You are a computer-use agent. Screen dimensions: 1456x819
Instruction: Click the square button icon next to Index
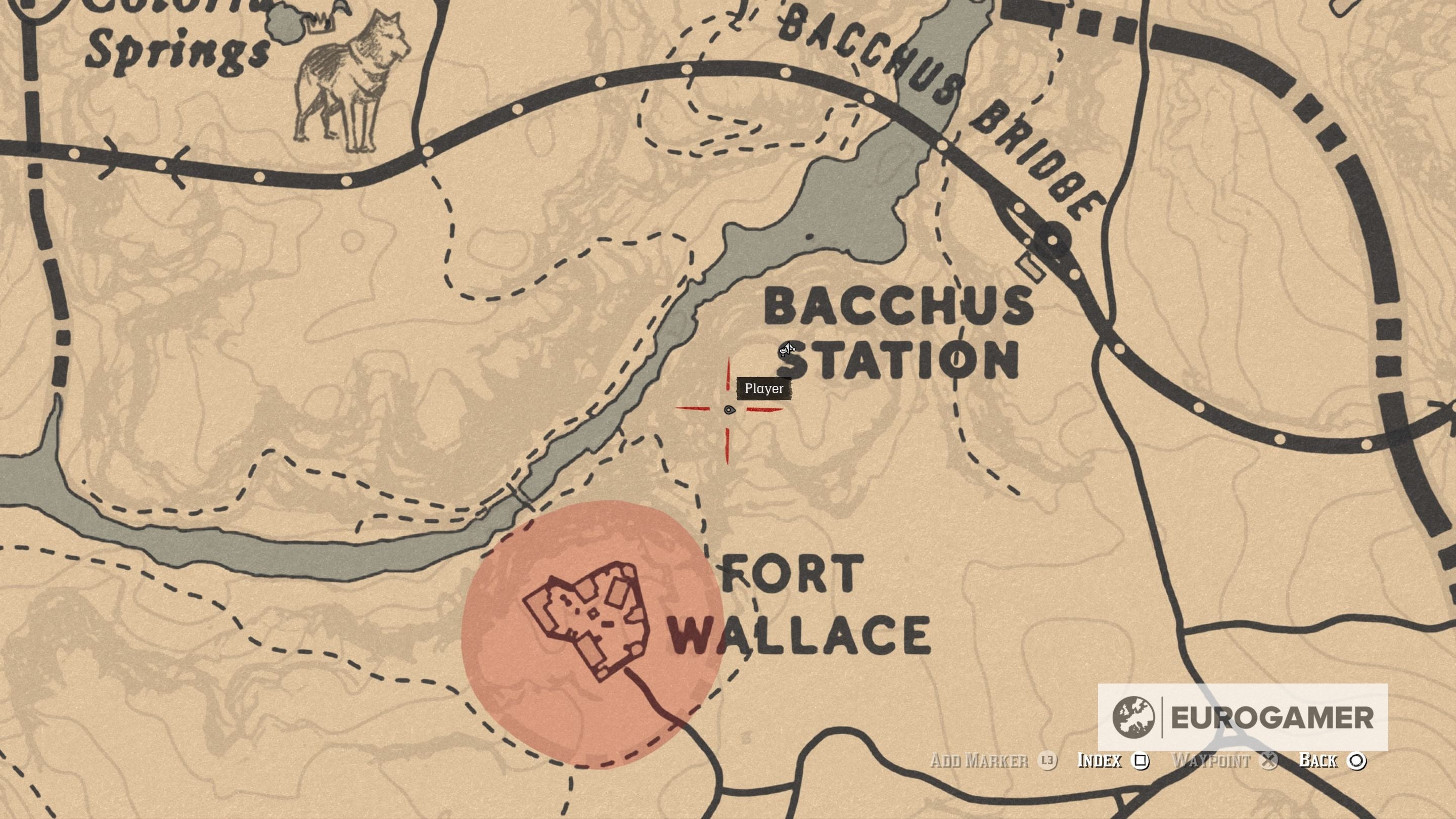pos(1139,761)
